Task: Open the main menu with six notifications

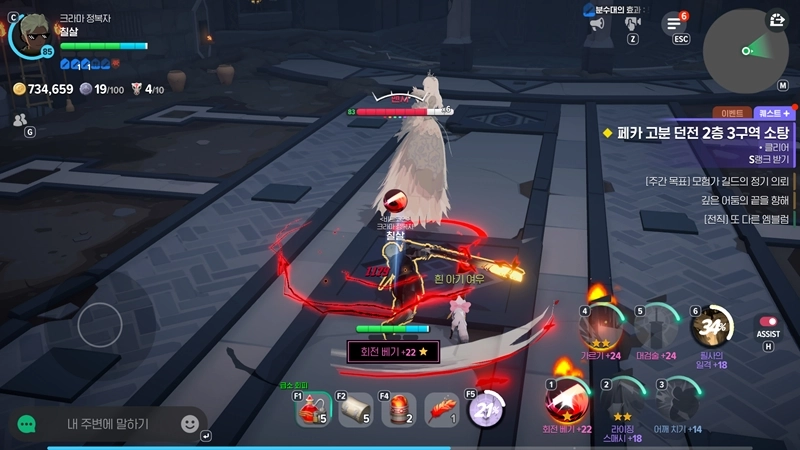Action: point(676,23)
